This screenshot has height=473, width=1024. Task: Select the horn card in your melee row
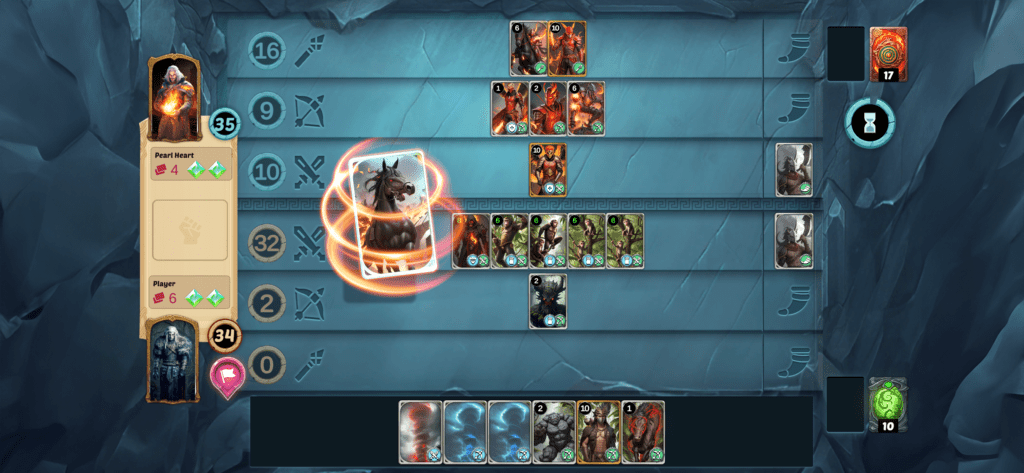pyautogui.click(x=794, y=241)
